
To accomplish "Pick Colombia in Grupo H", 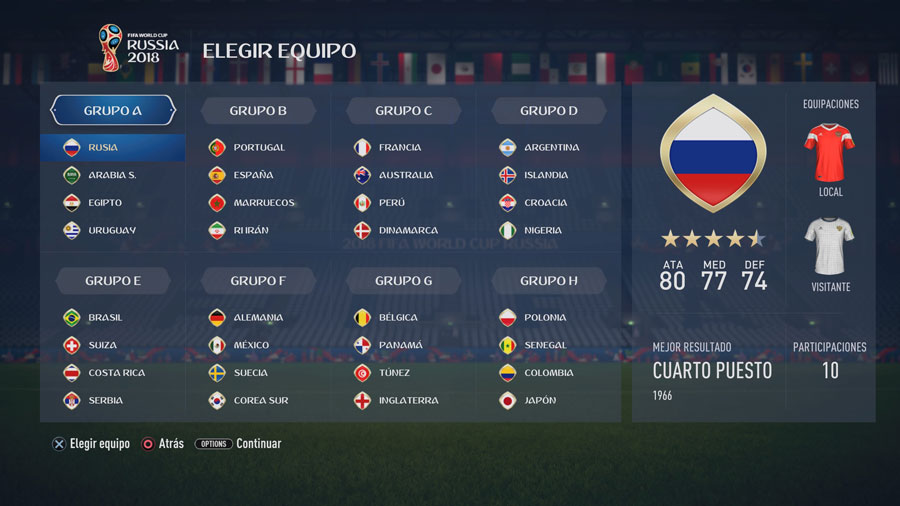I will coord(548,373).
